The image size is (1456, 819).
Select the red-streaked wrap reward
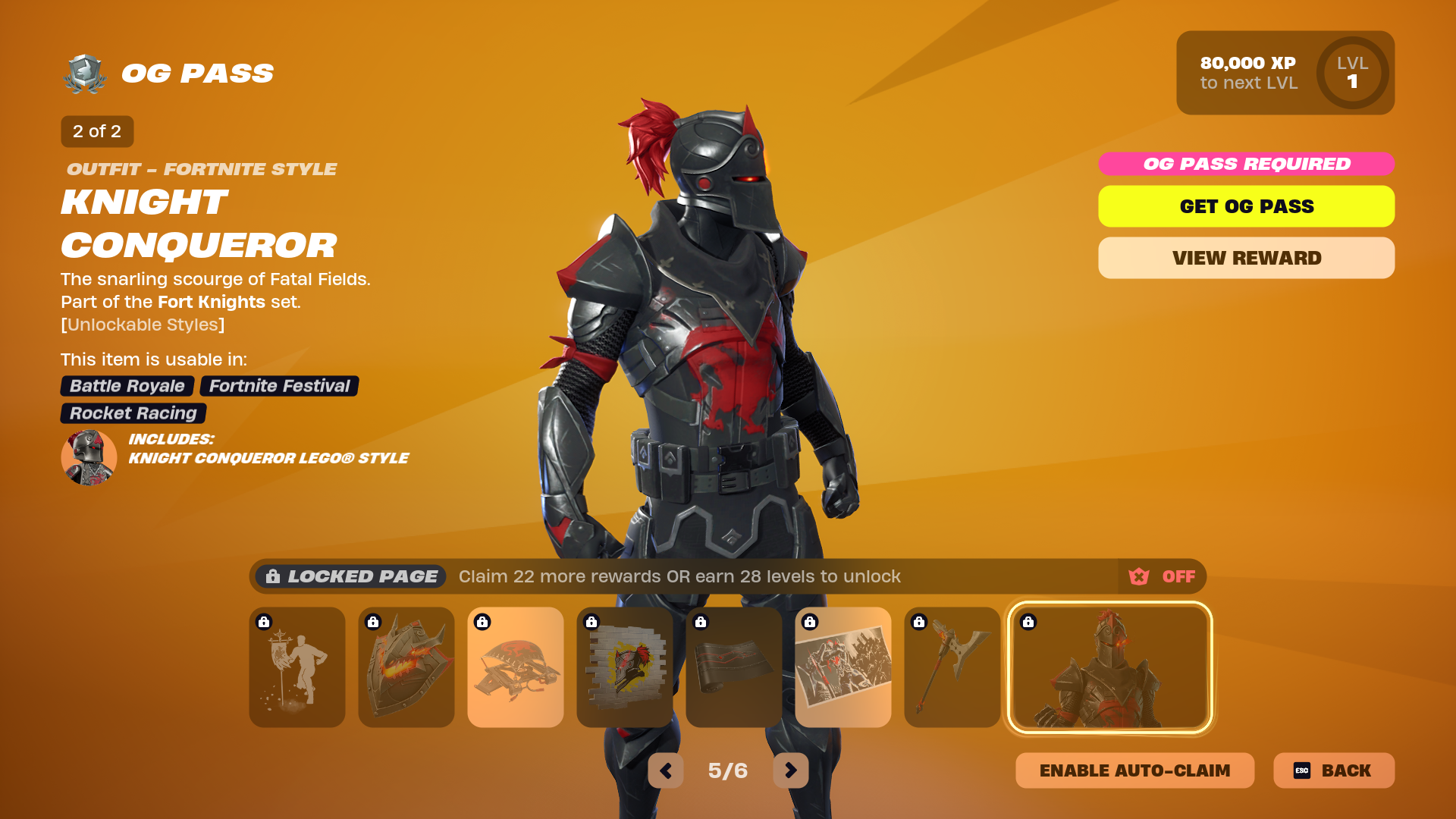[x=734, y=667]
